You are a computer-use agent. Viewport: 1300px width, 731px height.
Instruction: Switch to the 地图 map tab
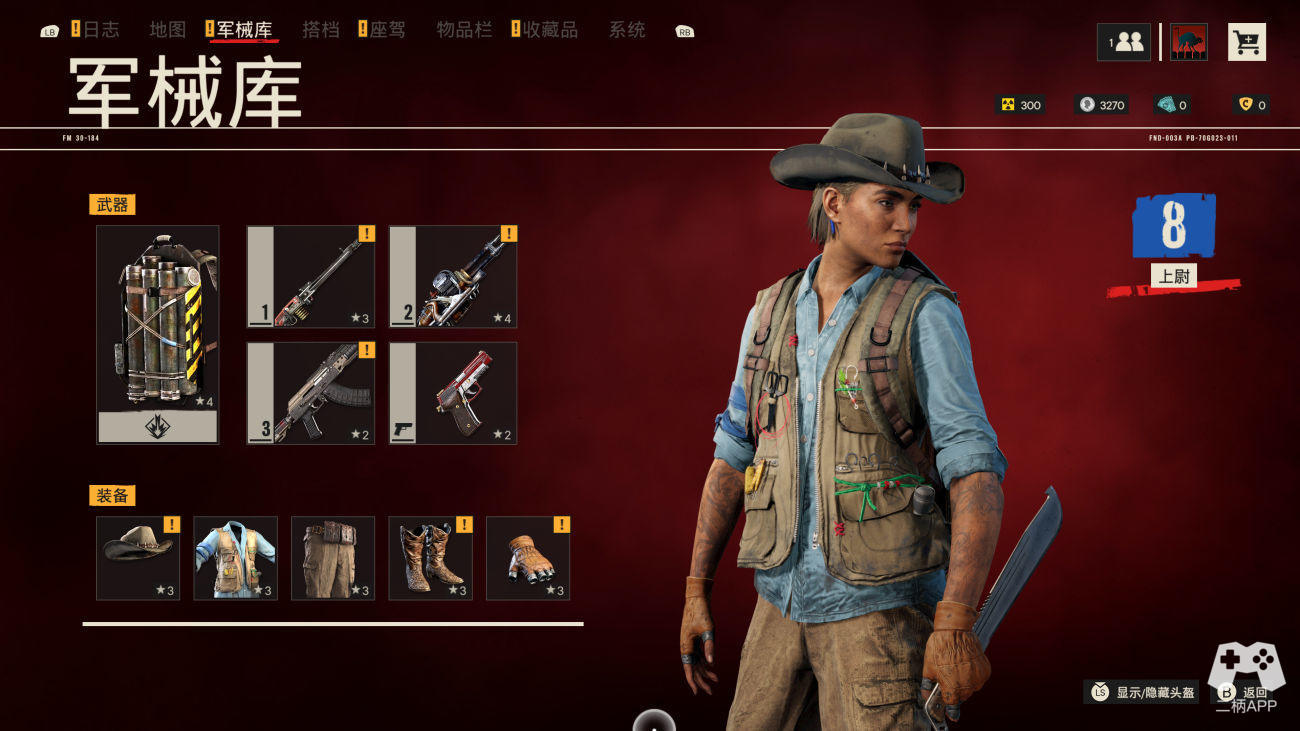[168, 30]
